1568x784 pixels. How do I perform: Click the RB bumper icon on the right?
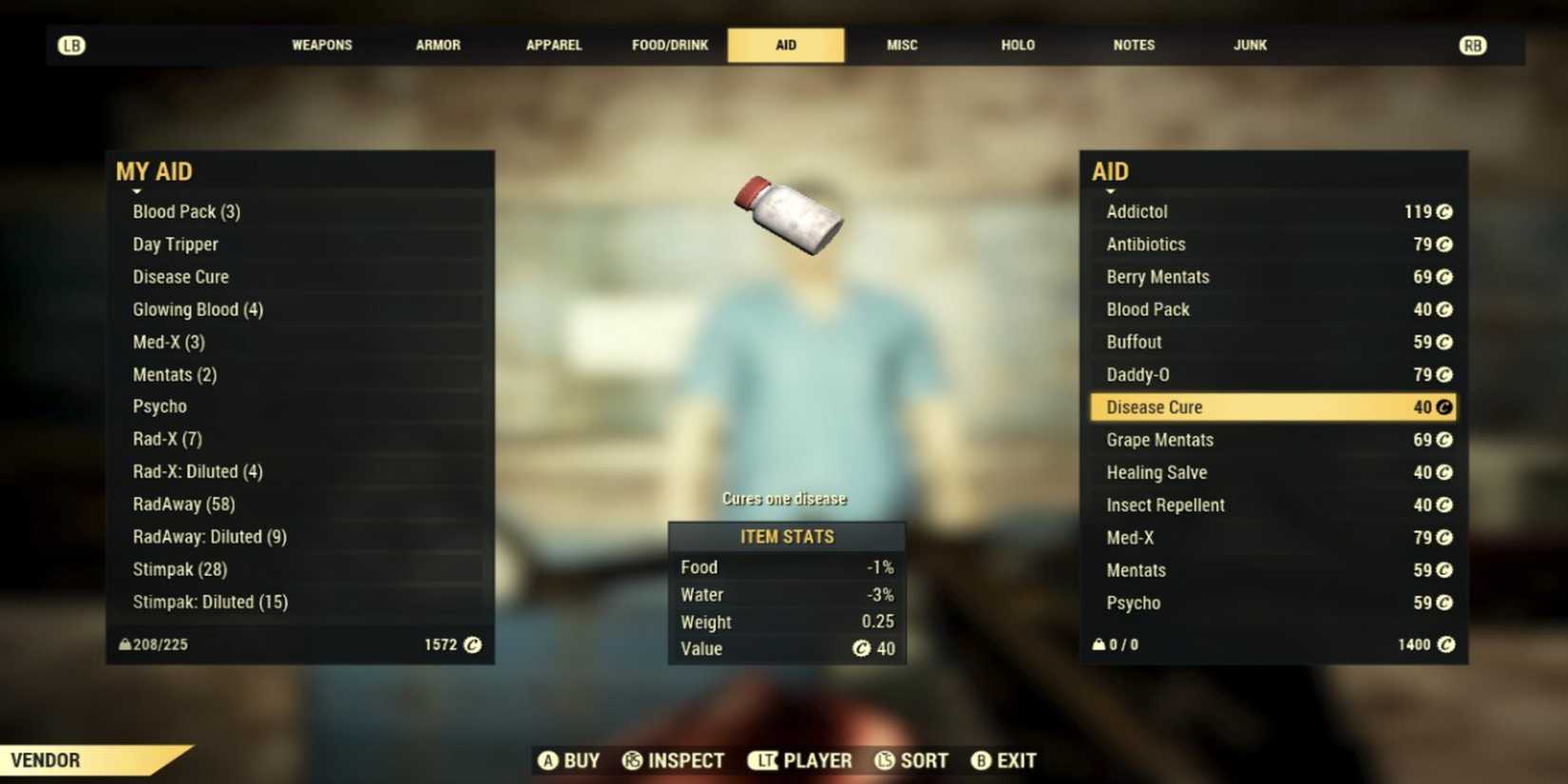tap(1472, 45)
